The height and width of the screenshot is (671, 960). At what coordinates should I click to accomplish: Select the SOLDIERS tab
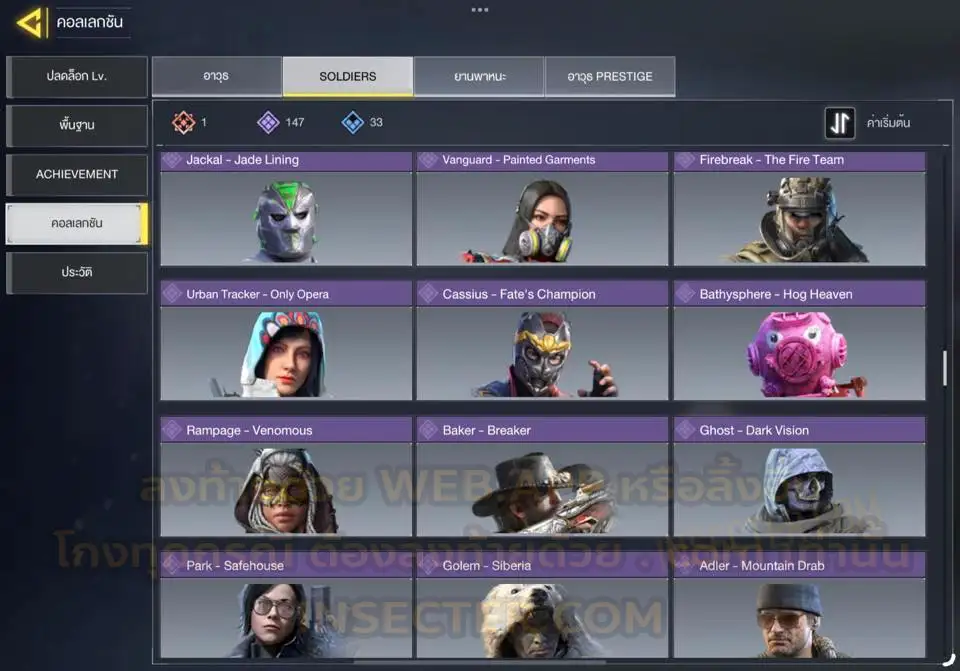click(x=347, y=76)
